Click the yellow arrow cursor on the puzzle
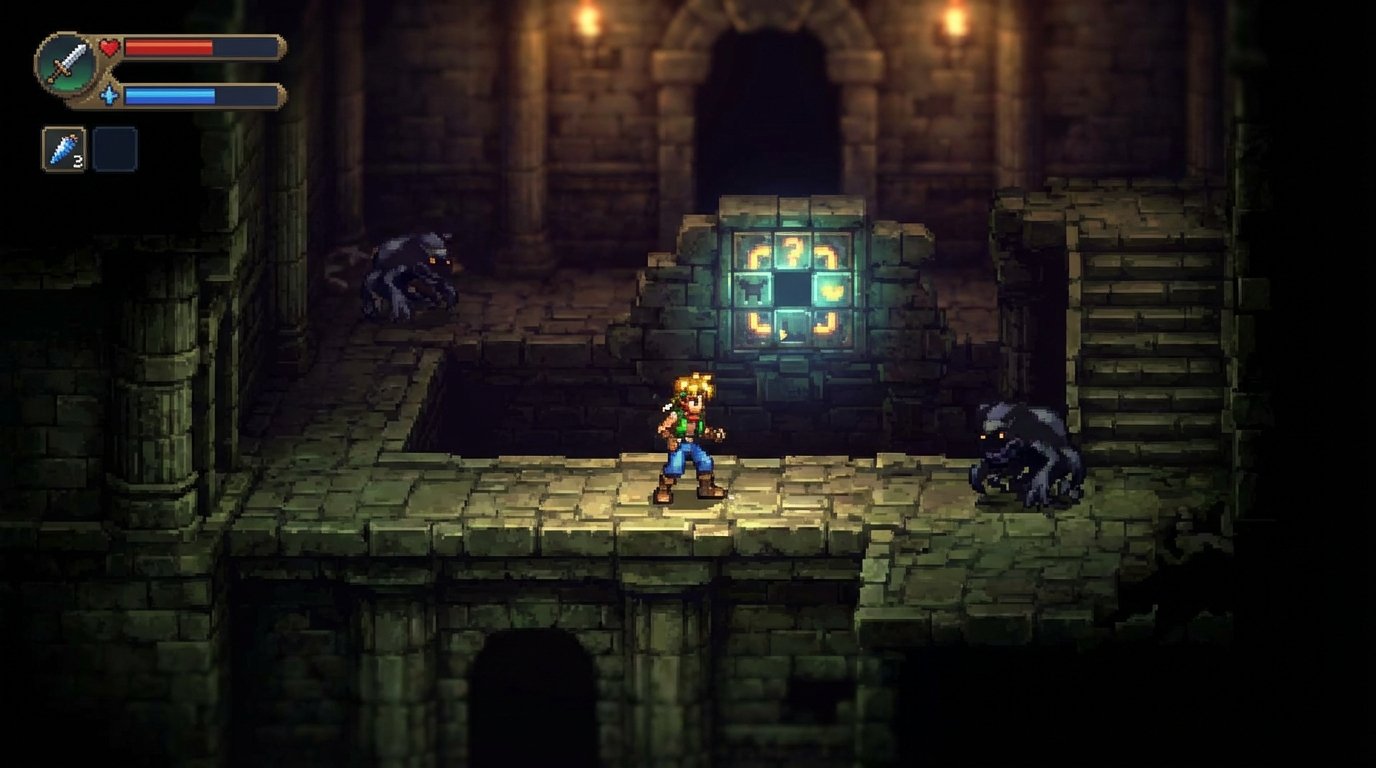The width and height of the screenshot is (1376, 768). (x=783, y=333)
